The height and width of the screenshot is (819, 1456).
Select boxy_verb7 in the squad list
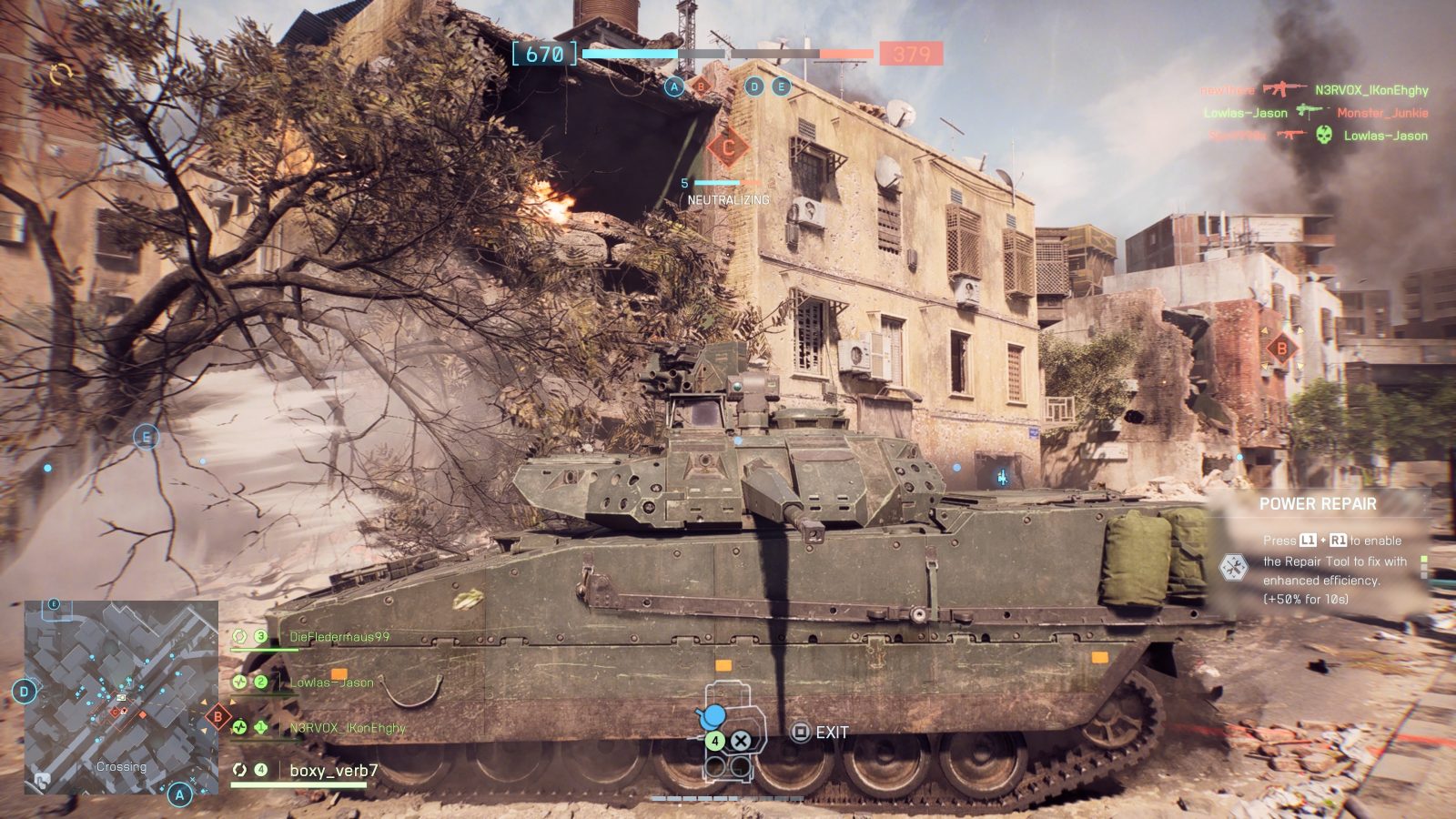[x=333, y=771]
